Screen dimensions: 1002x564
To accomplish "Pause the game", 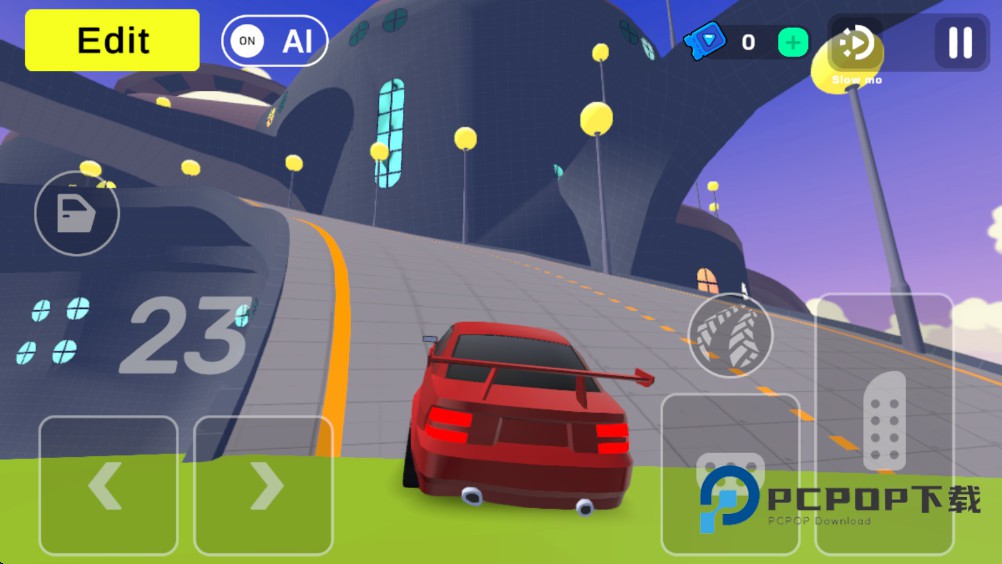I will (960, 42).
